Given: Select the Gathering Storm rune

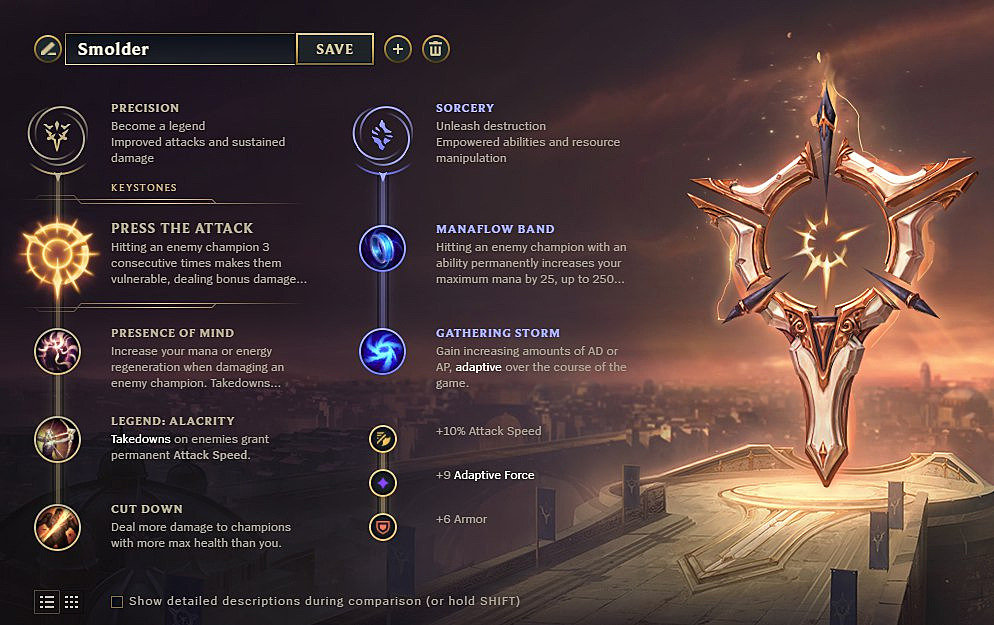Looking at the screenshot, I should point(382,351).
